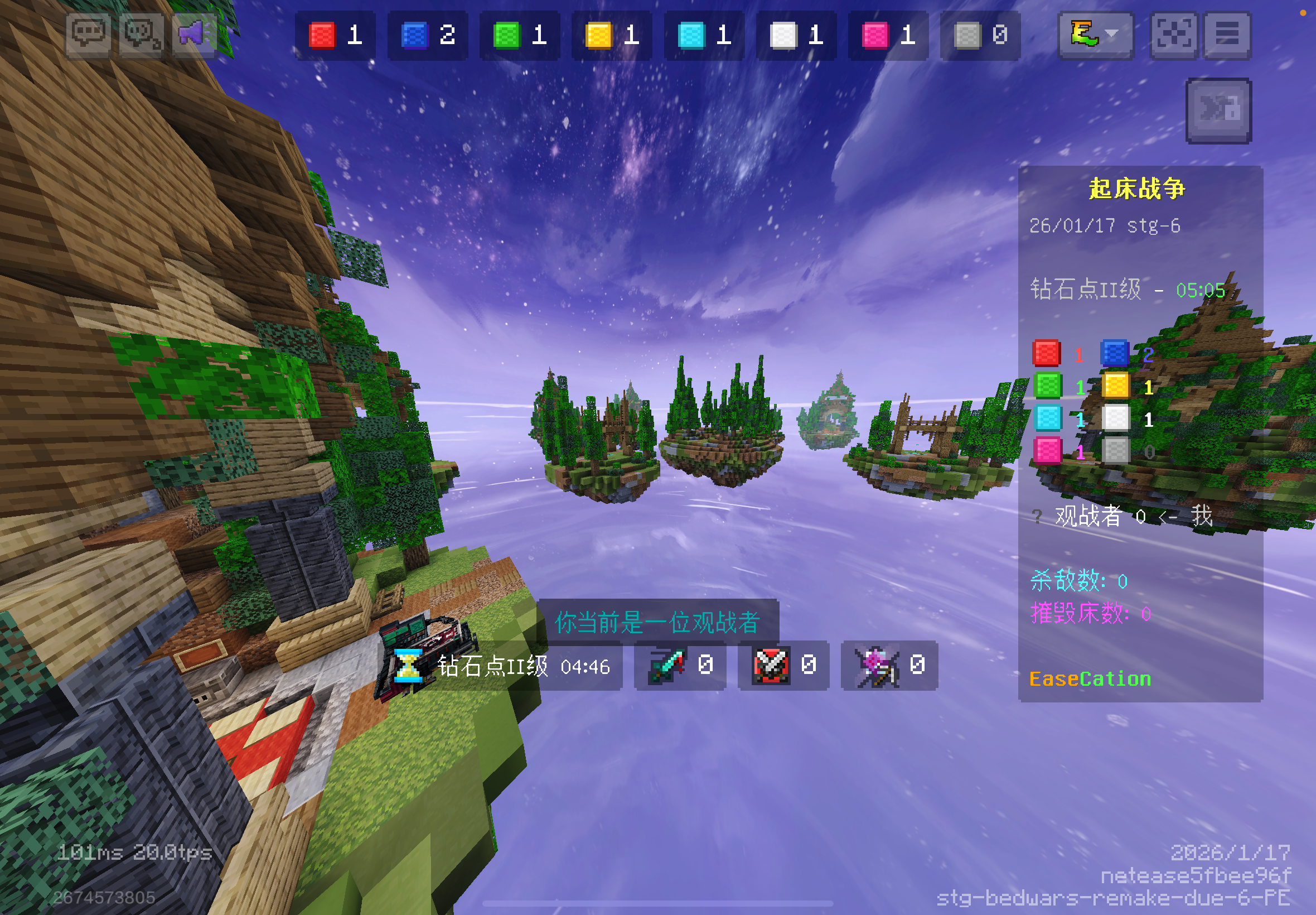Expand the EaseCation logo dropdown
1316x915 pixels.
click(x=1095, y=35)
